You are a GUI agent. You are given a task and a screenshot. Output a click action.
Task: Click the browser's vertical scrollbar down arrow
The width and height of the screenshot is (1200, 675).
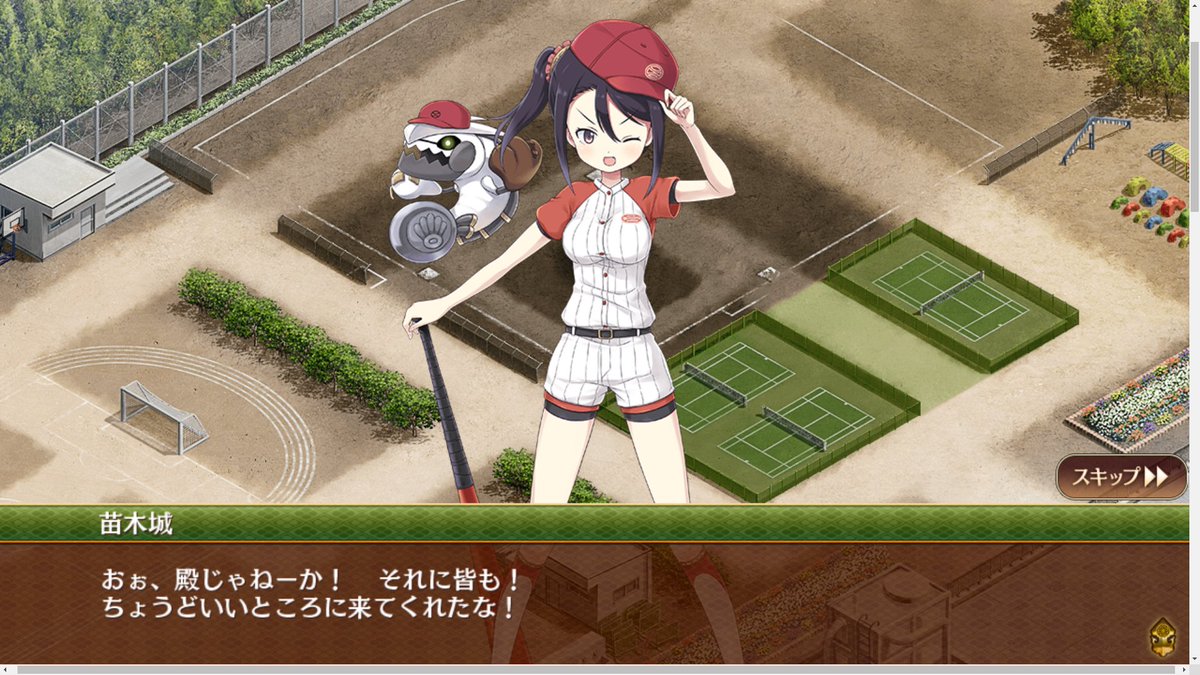pyautogui.click(x=1194, y=657)
